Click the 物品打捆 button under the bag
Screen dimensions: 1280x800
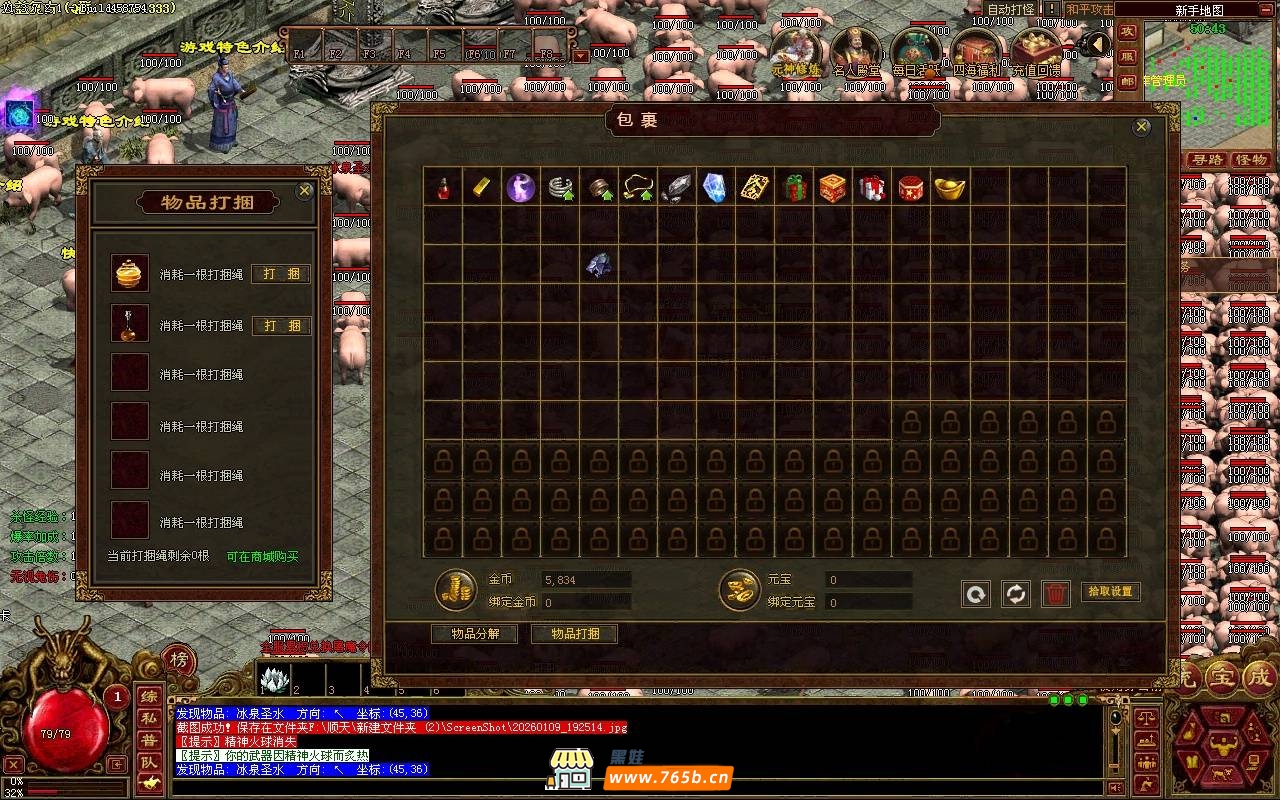[x=575, y=634]
